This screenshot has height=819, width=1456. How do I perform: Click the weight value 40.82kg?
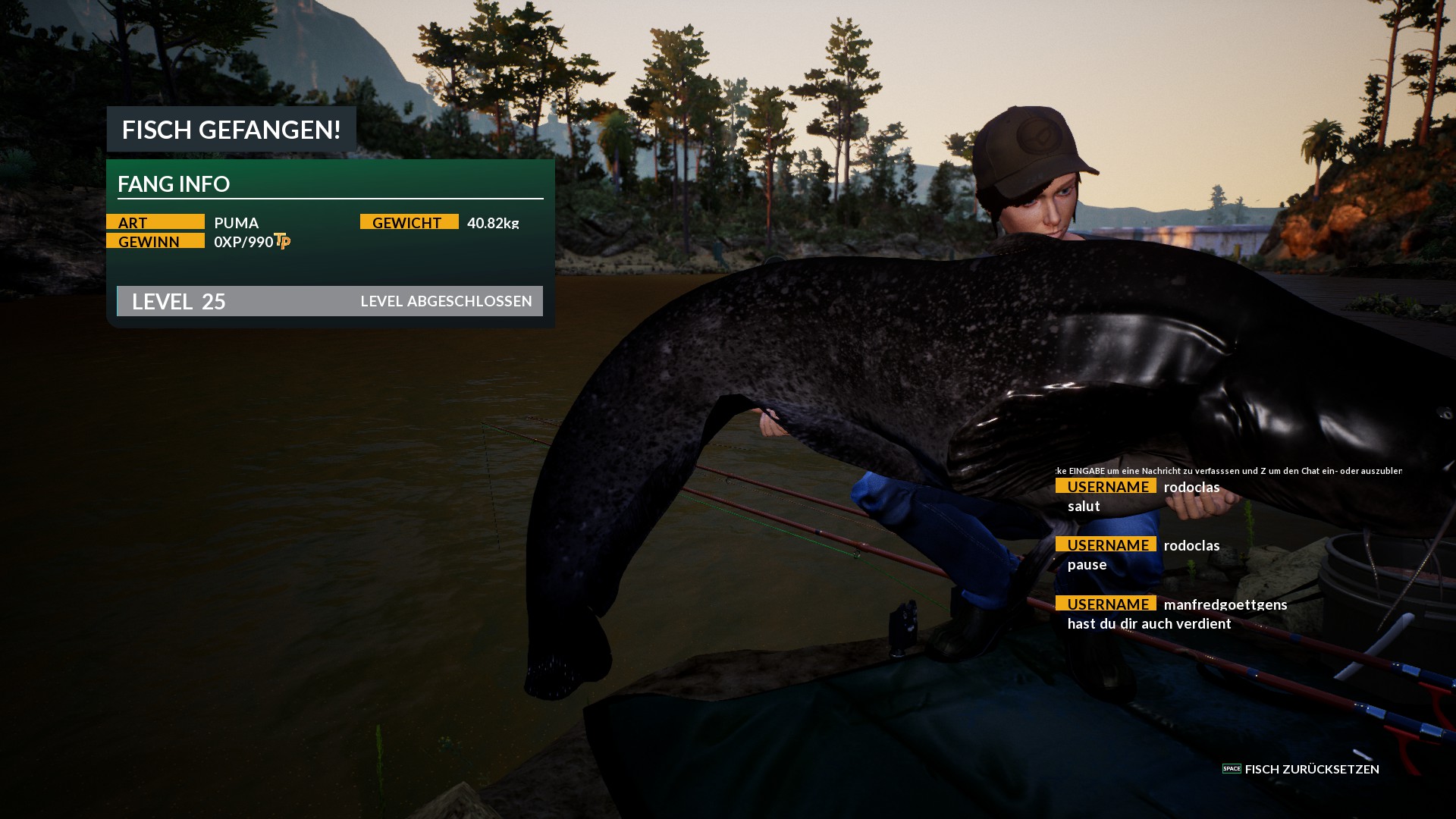(494, 223)
